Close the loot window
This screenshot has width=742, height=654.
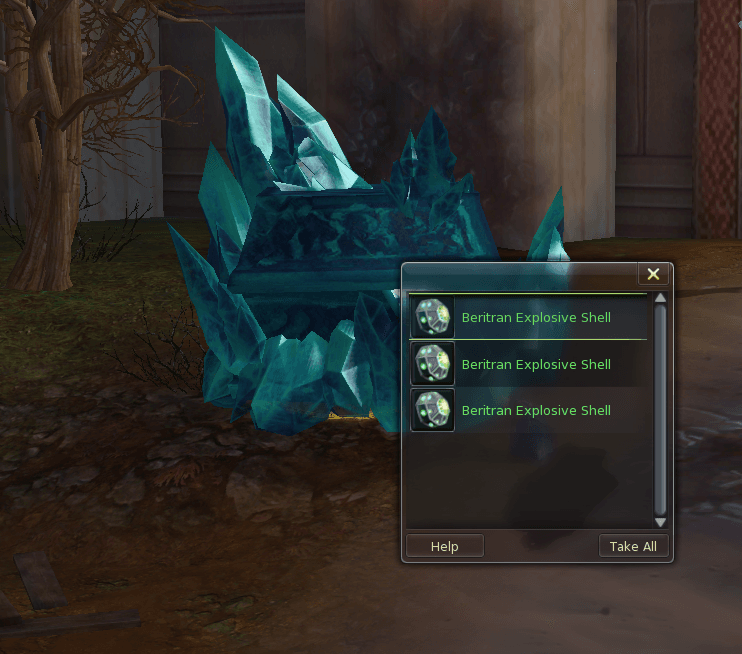[x=653, y=274]
